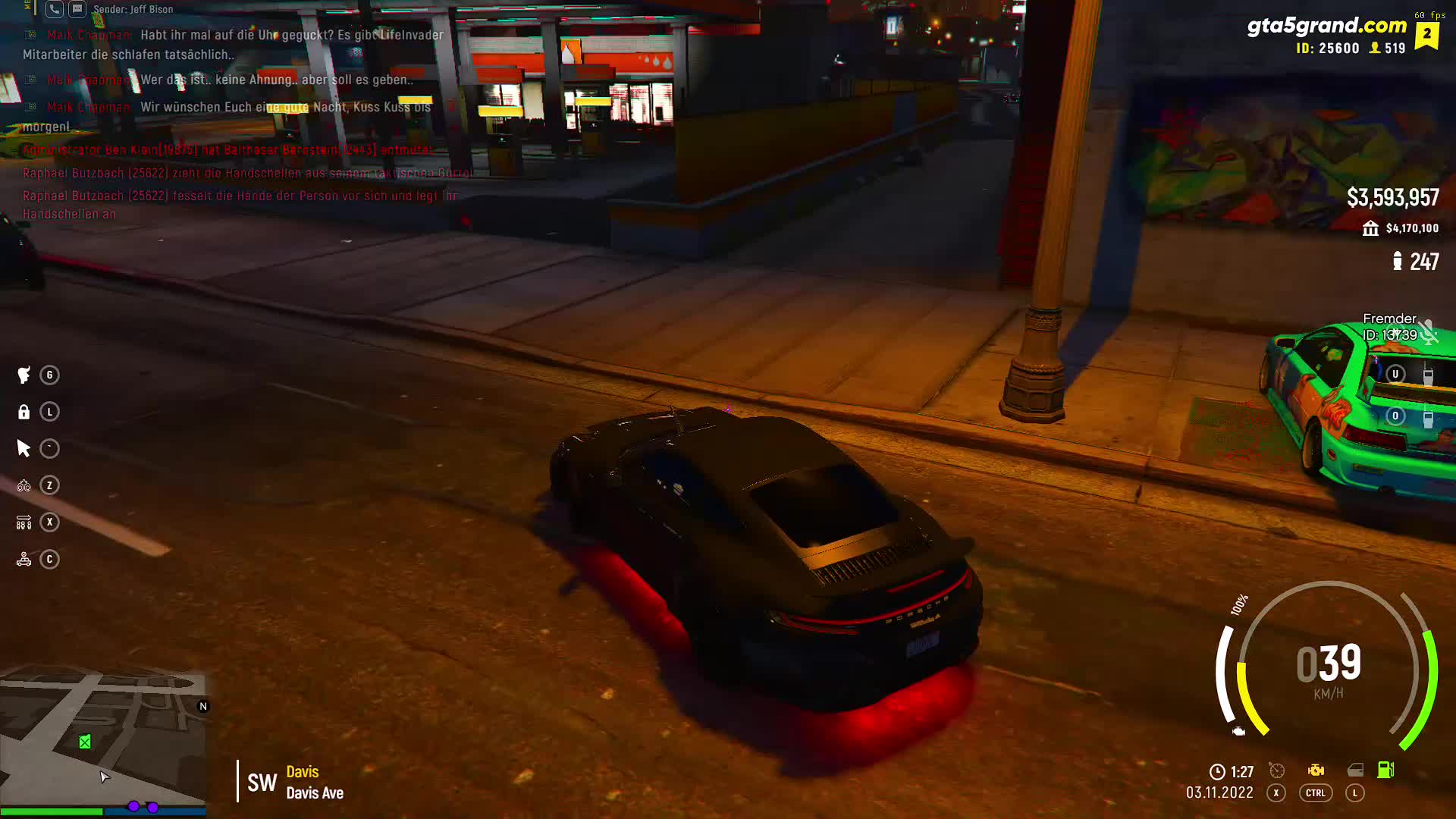The width and height of the screenshot is (1456, 819).
Task: Click the muted microphone icon near Fremder
Action: pos(1429,332)
